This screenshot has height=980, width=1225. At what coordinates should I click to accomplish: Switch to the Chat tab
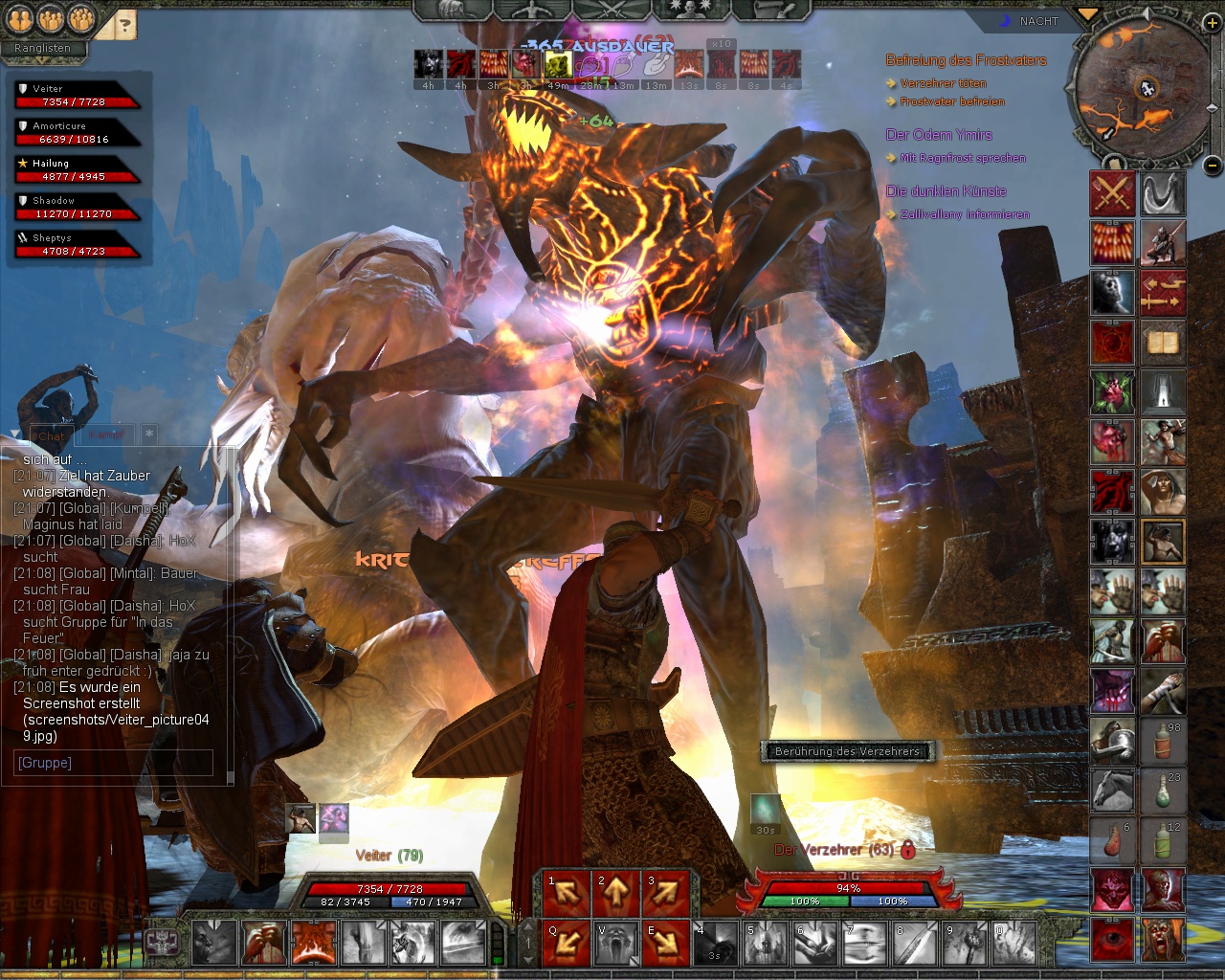[52, 435]
